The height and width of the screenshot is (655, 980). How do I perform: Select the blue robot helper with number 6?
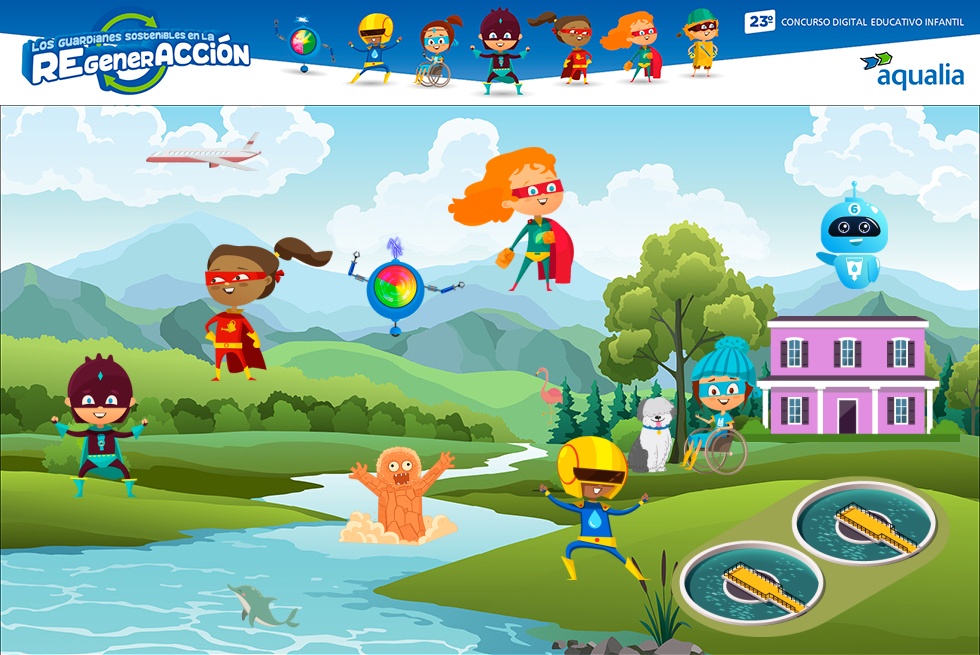pyautogui.click(x=850, y=237)
